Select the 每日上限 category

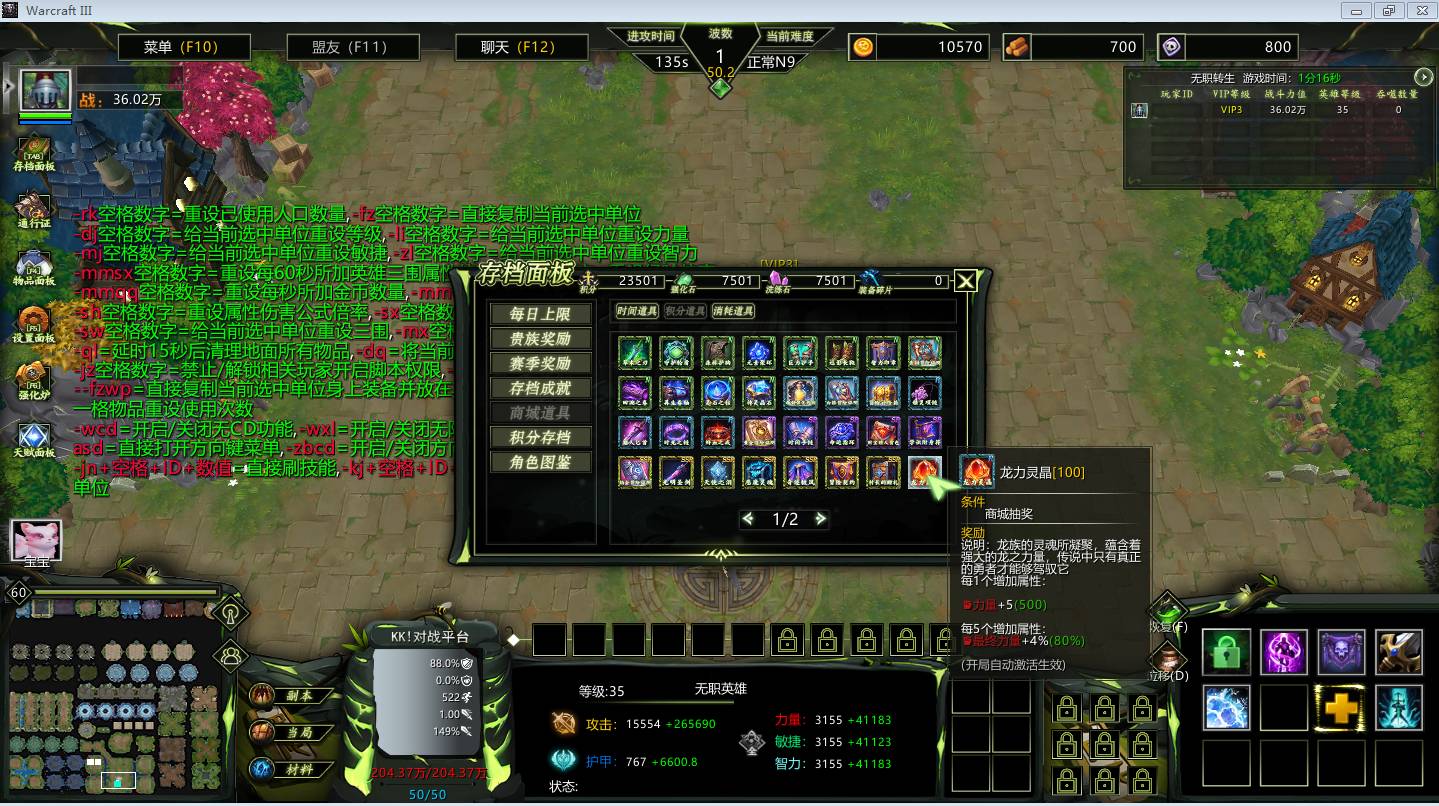tap(540, 314)
